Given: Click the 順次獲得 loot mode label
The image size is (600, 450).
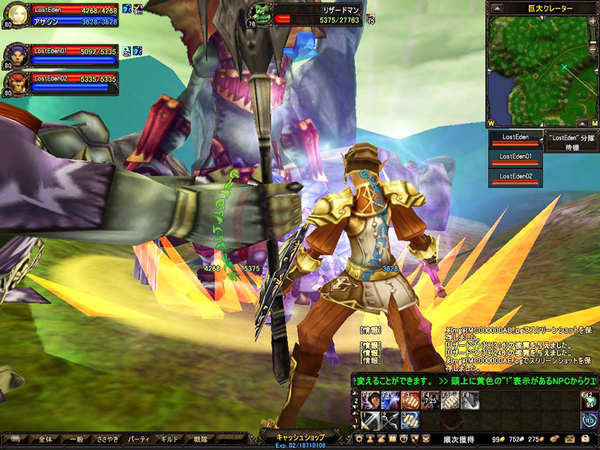Looking at the screenshot, I should pyautogui.click(x=459, y=439).
